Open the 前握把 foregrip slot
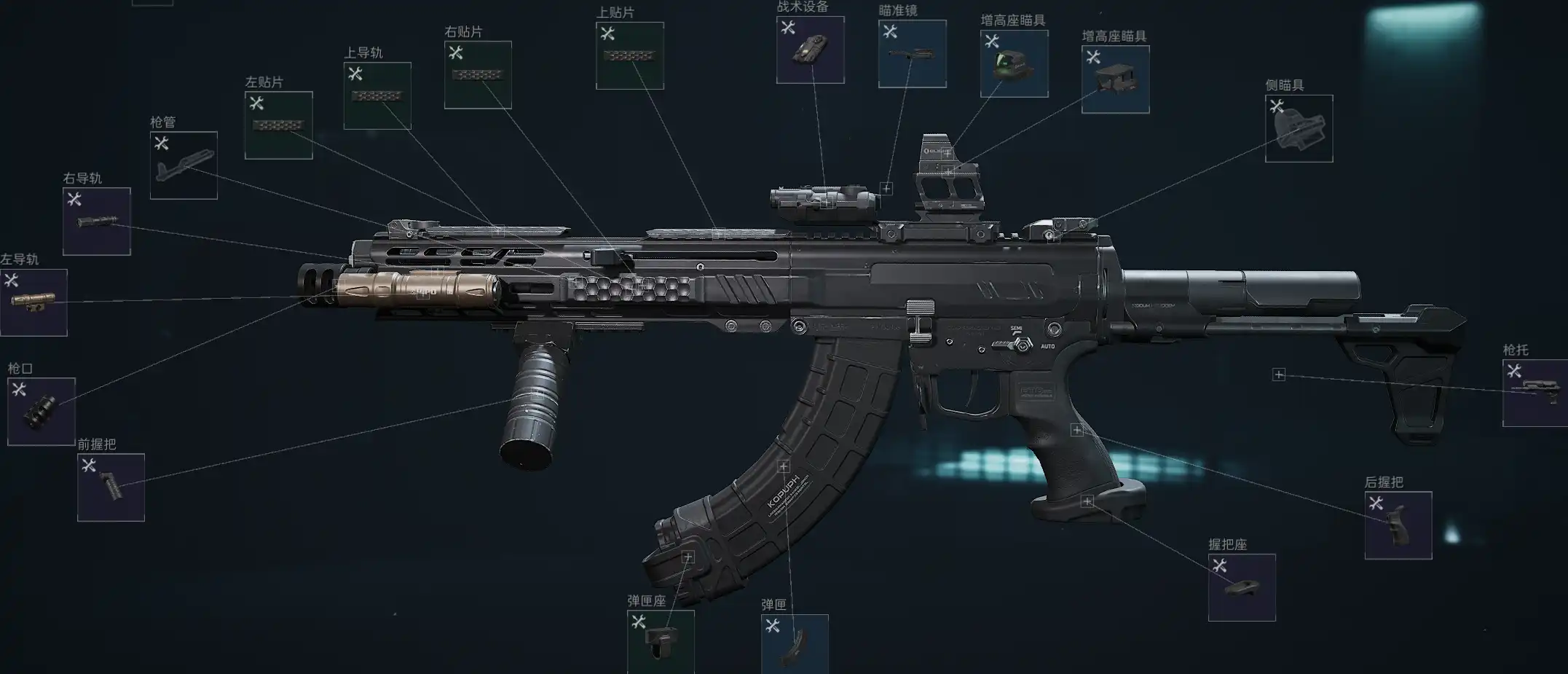 [111, 487]
